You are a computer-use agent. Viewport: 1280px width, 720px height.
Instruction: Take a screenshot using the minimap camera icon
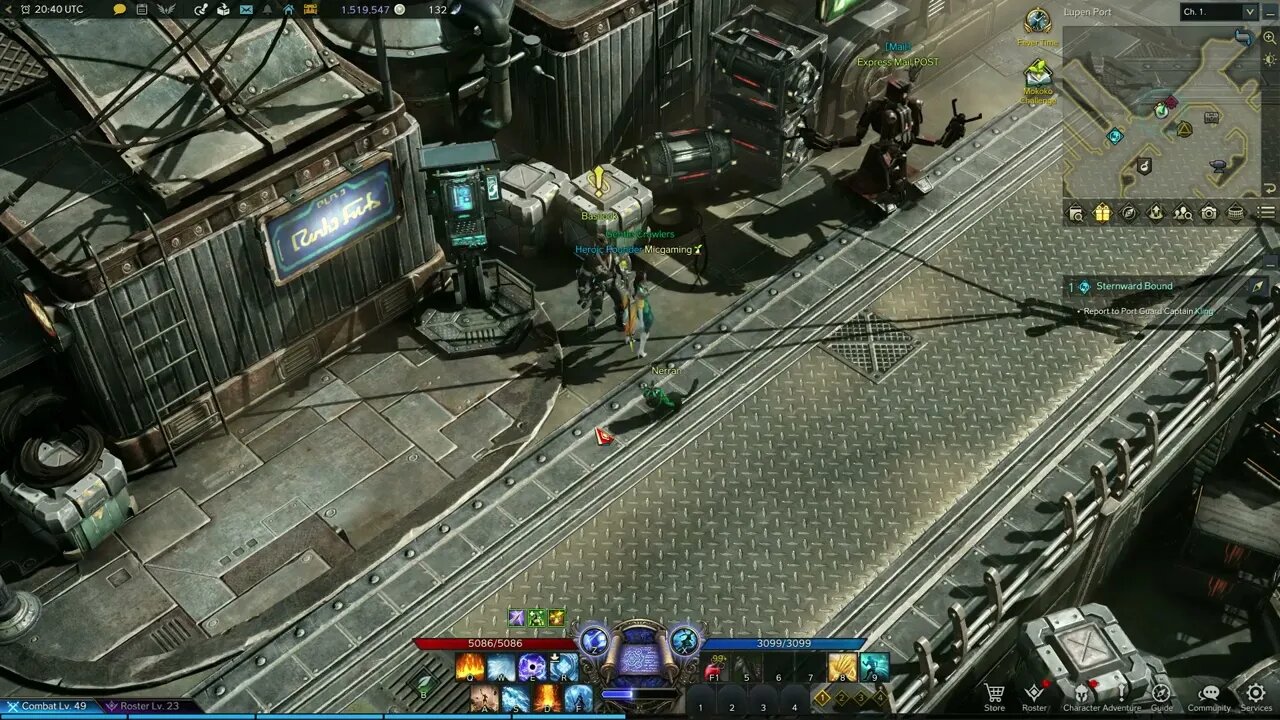pos(1208,212)
